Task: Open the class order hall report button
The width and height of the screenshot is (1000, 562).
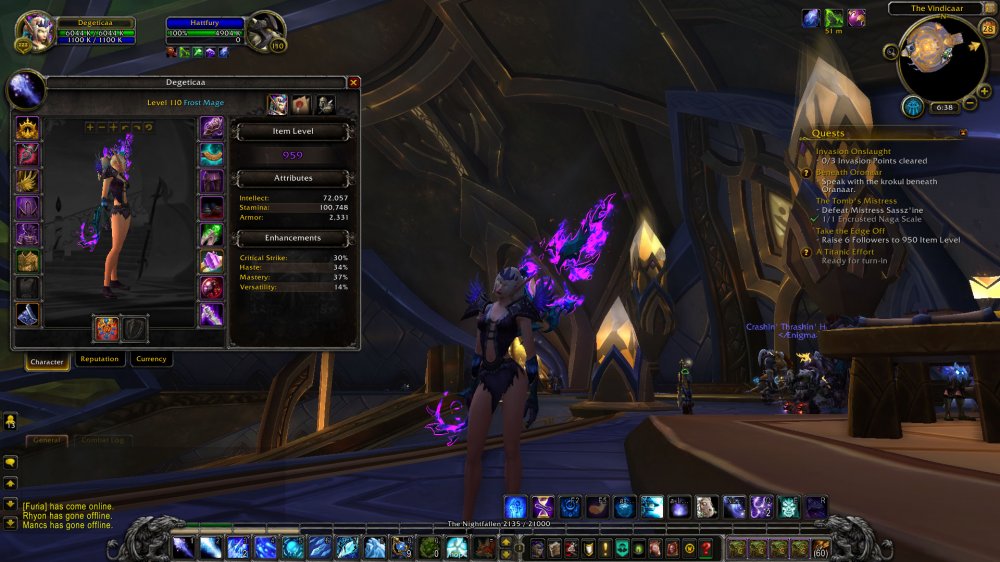Action: 912,106
